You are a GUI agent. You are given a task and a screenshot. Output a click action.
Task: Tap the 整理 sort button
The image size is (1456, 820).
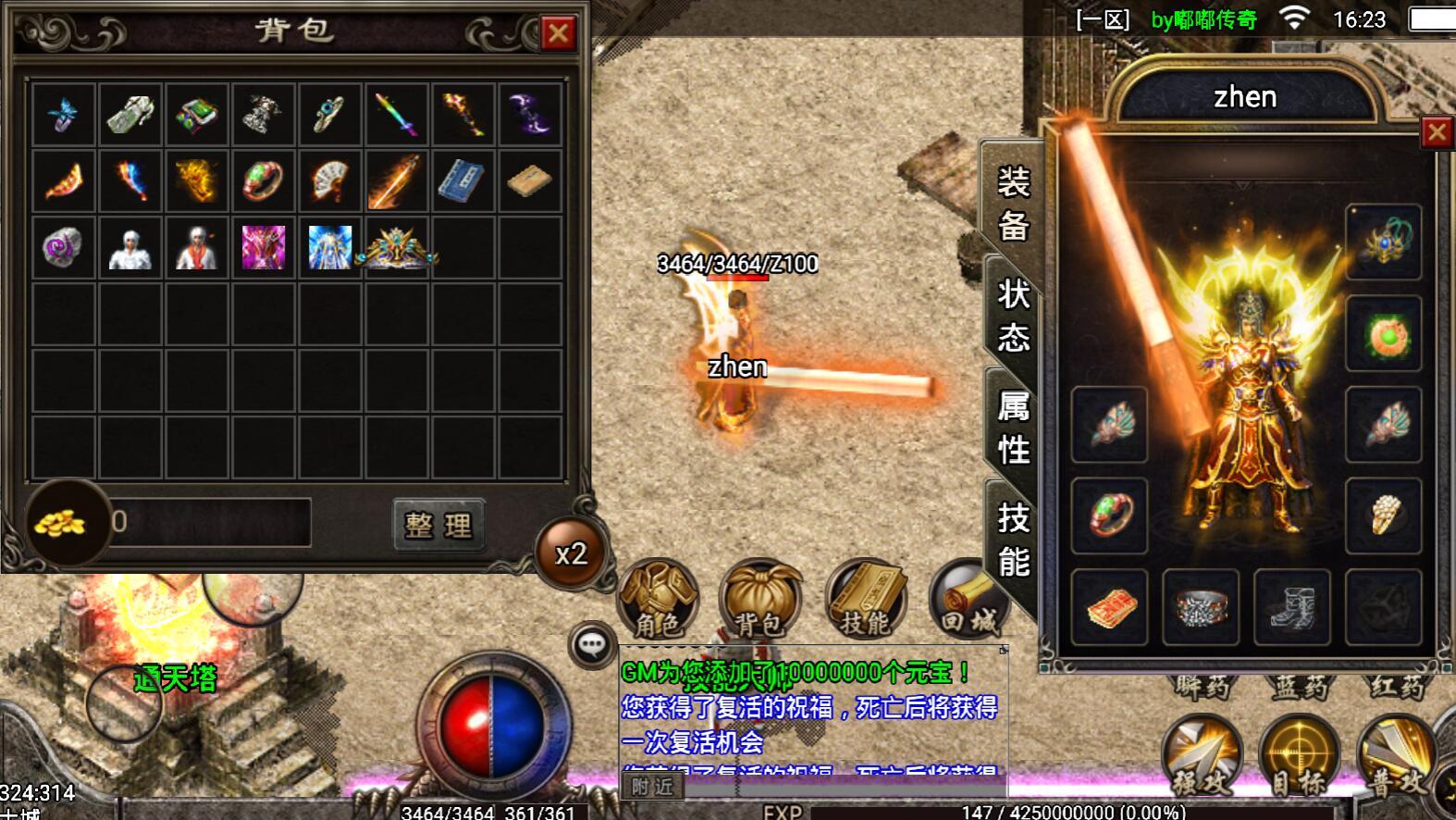point(438,526)
